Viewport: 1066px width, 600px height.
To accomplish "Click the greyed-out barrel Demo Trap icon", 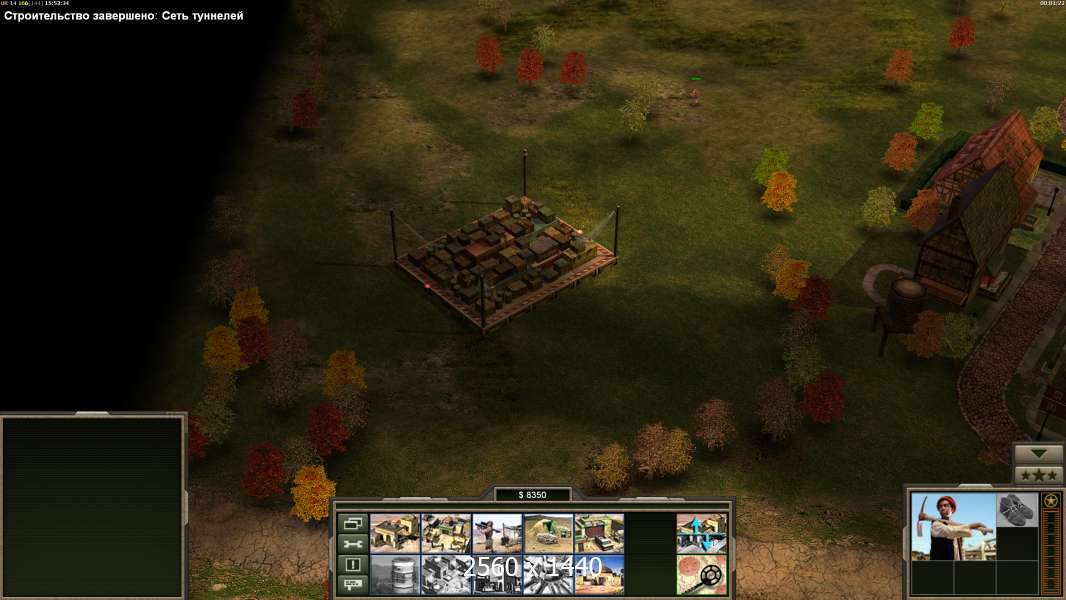I will pos(394,574).
